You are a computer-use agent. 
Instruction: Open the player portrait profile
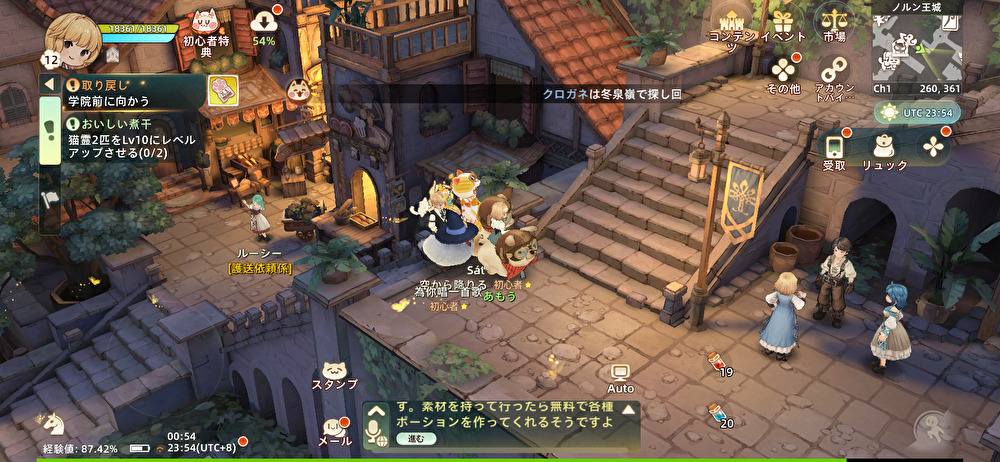[x=71, y=38]
